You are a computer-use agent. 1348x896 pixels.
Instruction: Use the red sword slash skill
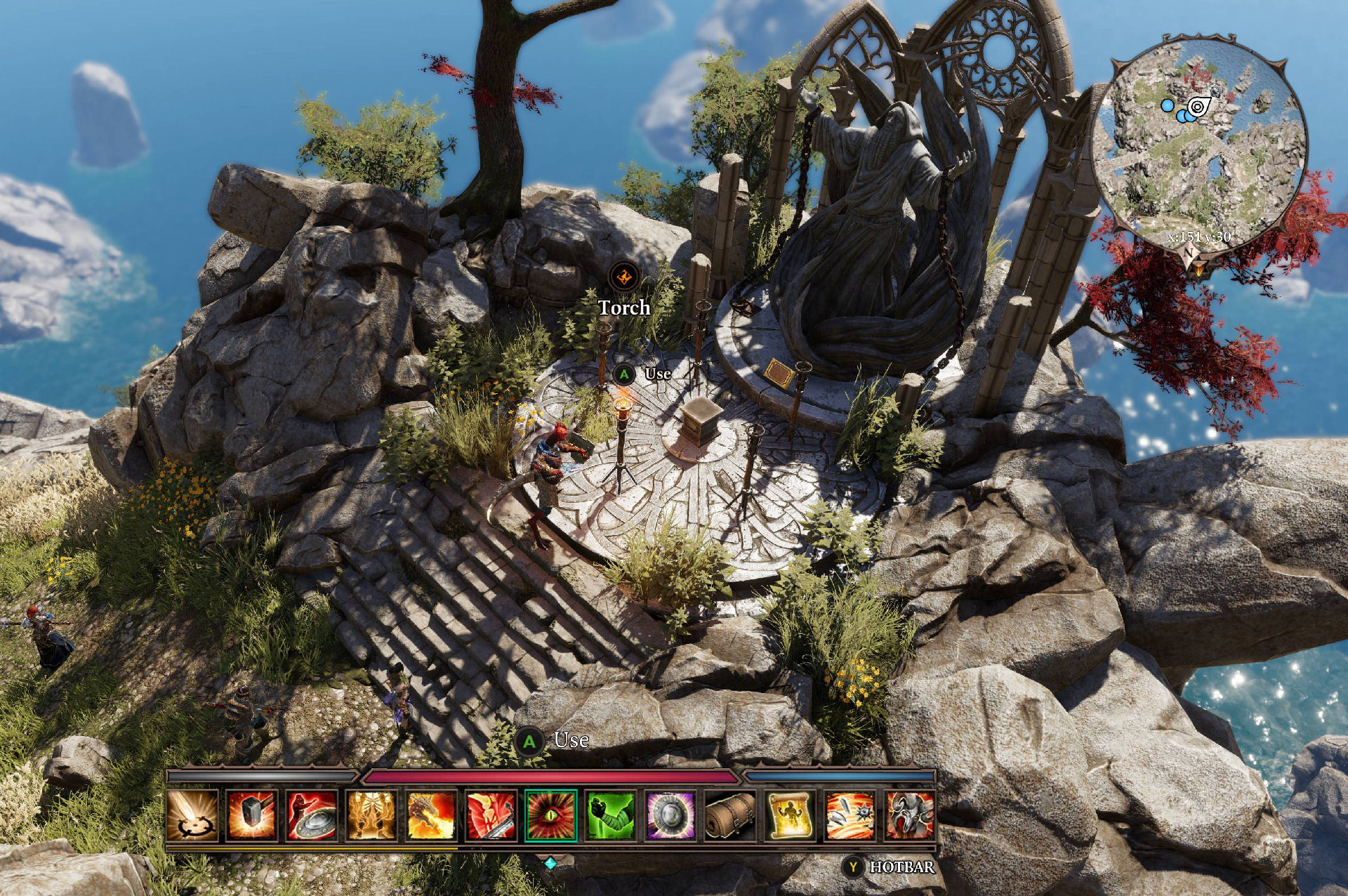(x=491, y=815)
